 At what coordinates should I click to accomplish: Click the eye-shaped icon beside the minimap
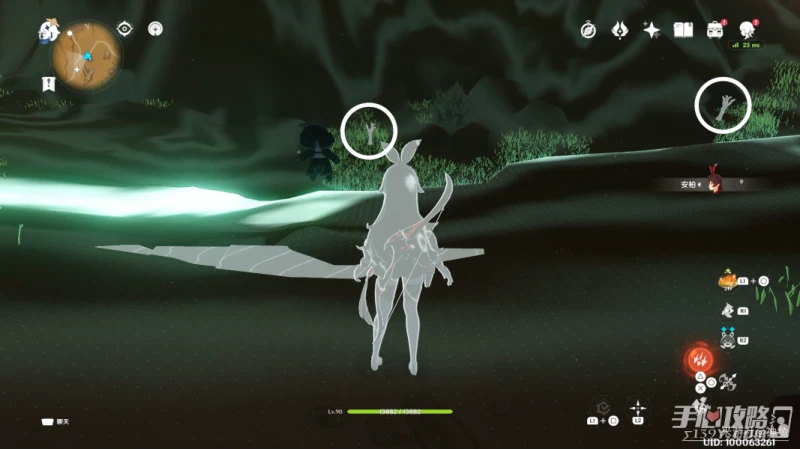(126, 29)
